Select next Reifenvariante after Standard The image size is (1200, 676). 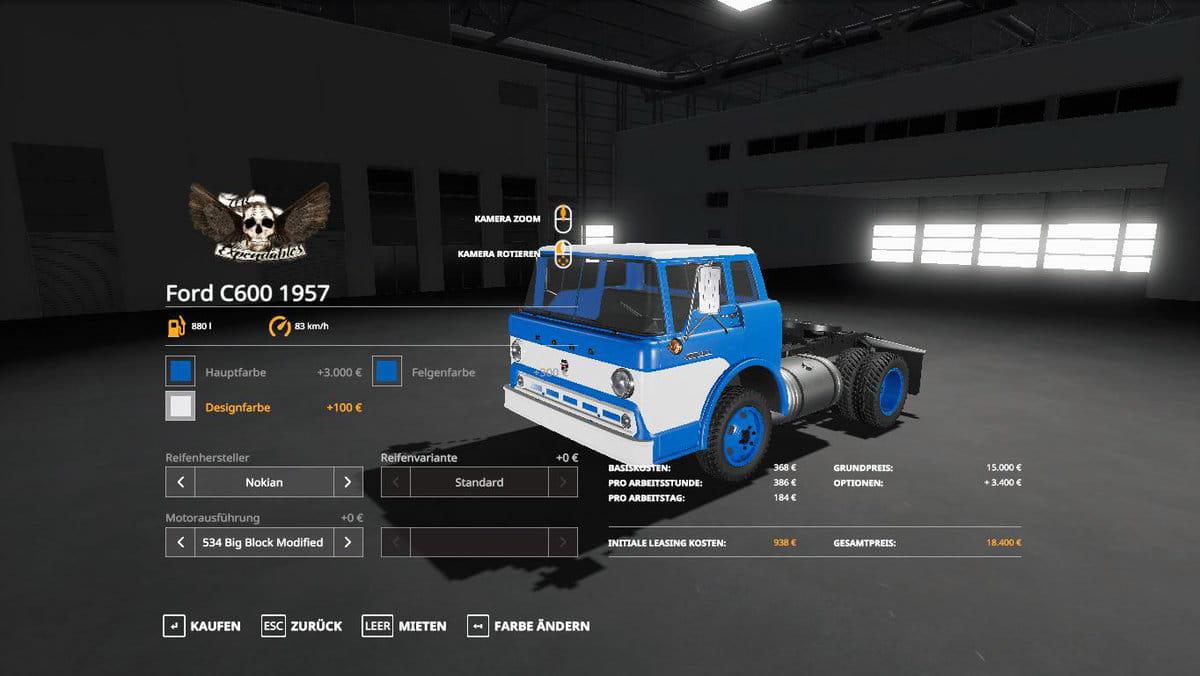click(x=563, y=482)
